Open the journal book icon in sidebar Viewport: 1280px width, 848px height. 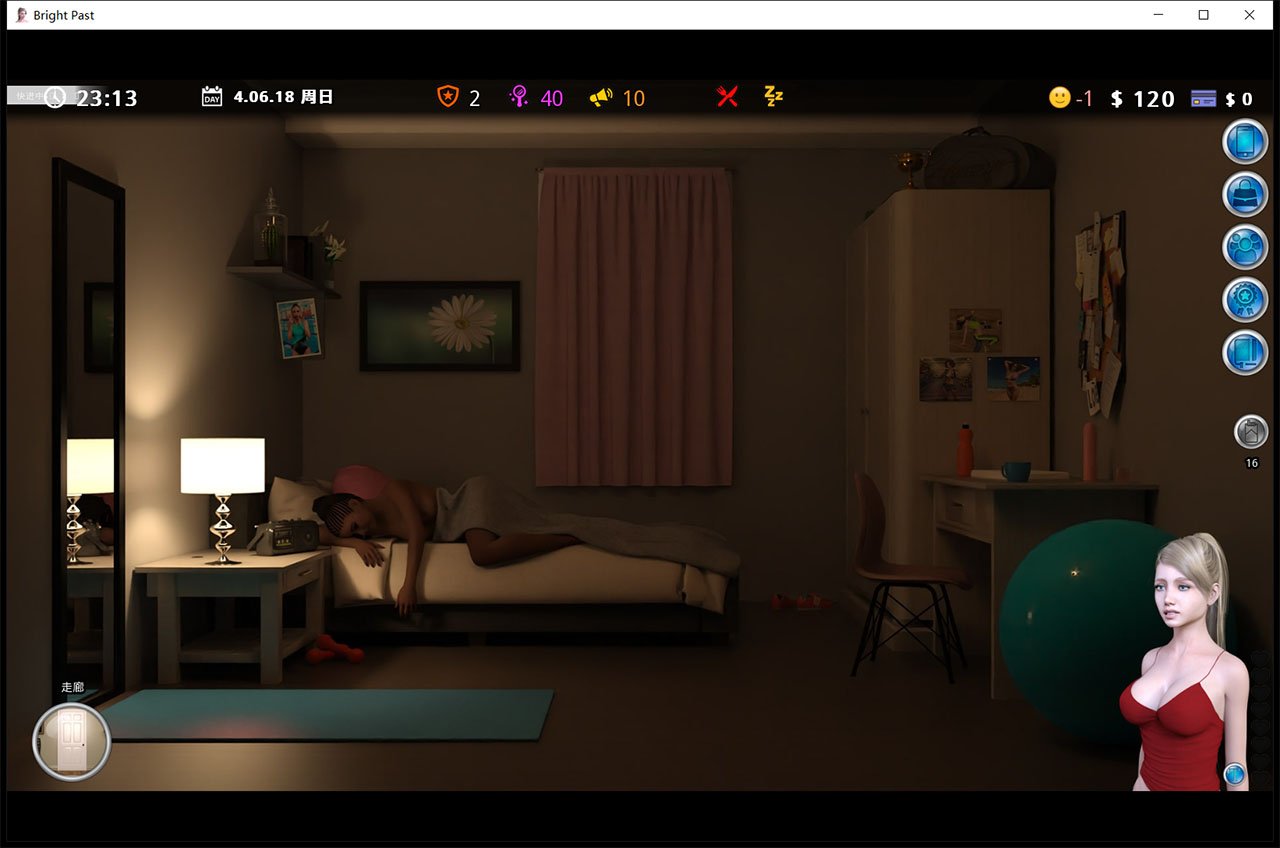(1245, 352)
